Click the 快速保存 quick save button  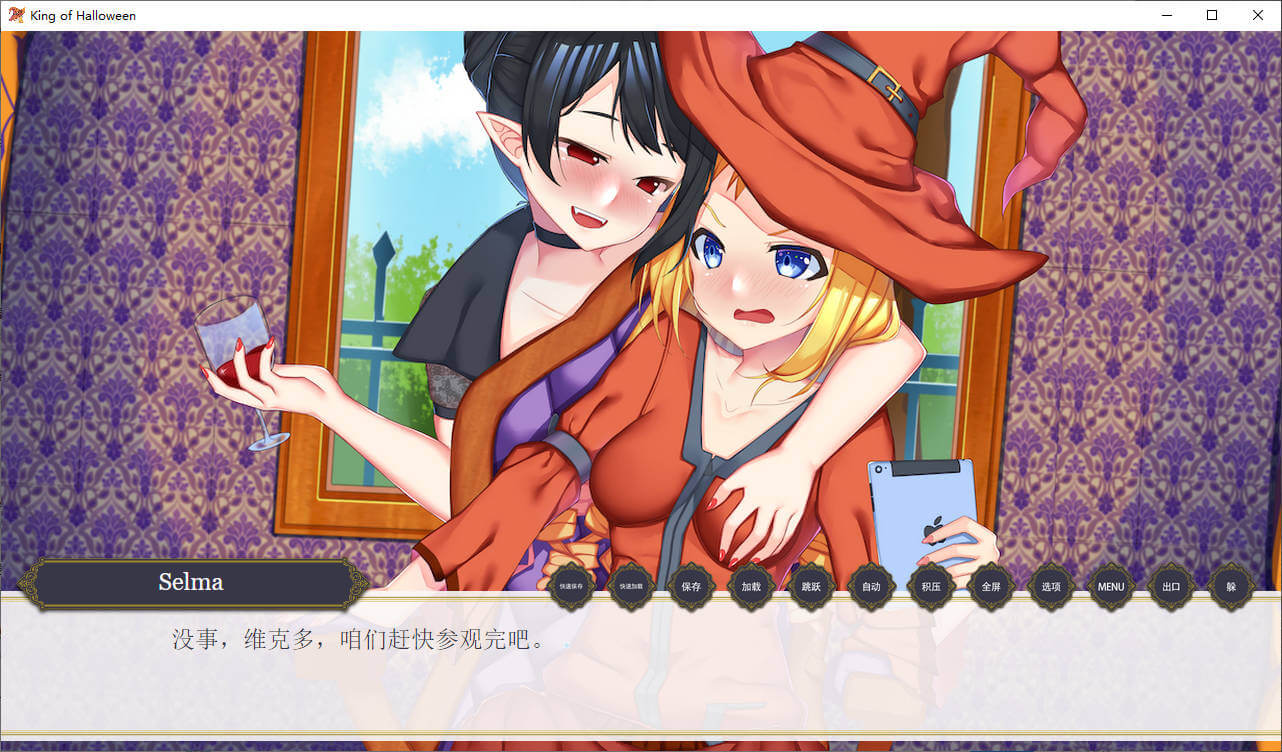click(571, 587)
